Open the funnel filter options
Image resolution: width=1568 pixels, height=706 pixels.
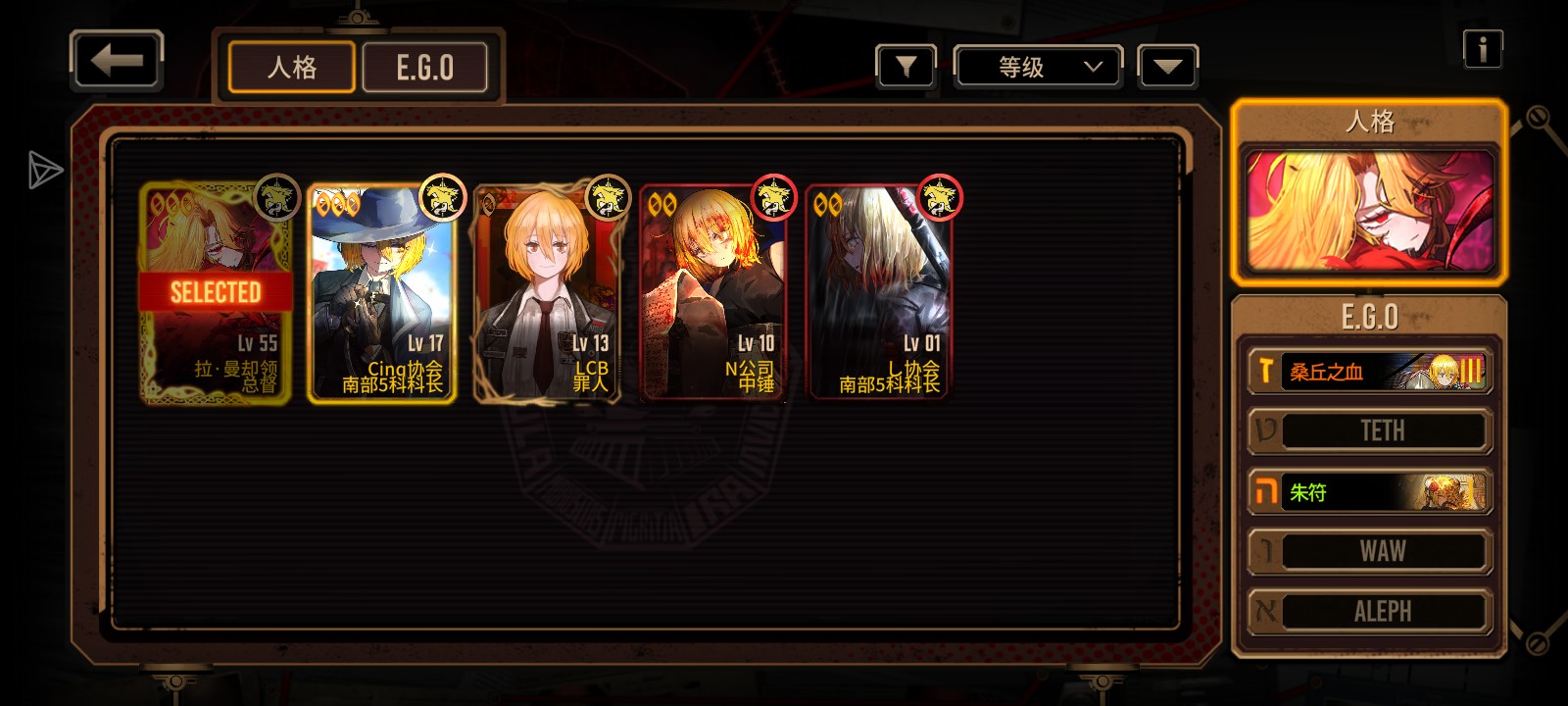coord(906,67)
